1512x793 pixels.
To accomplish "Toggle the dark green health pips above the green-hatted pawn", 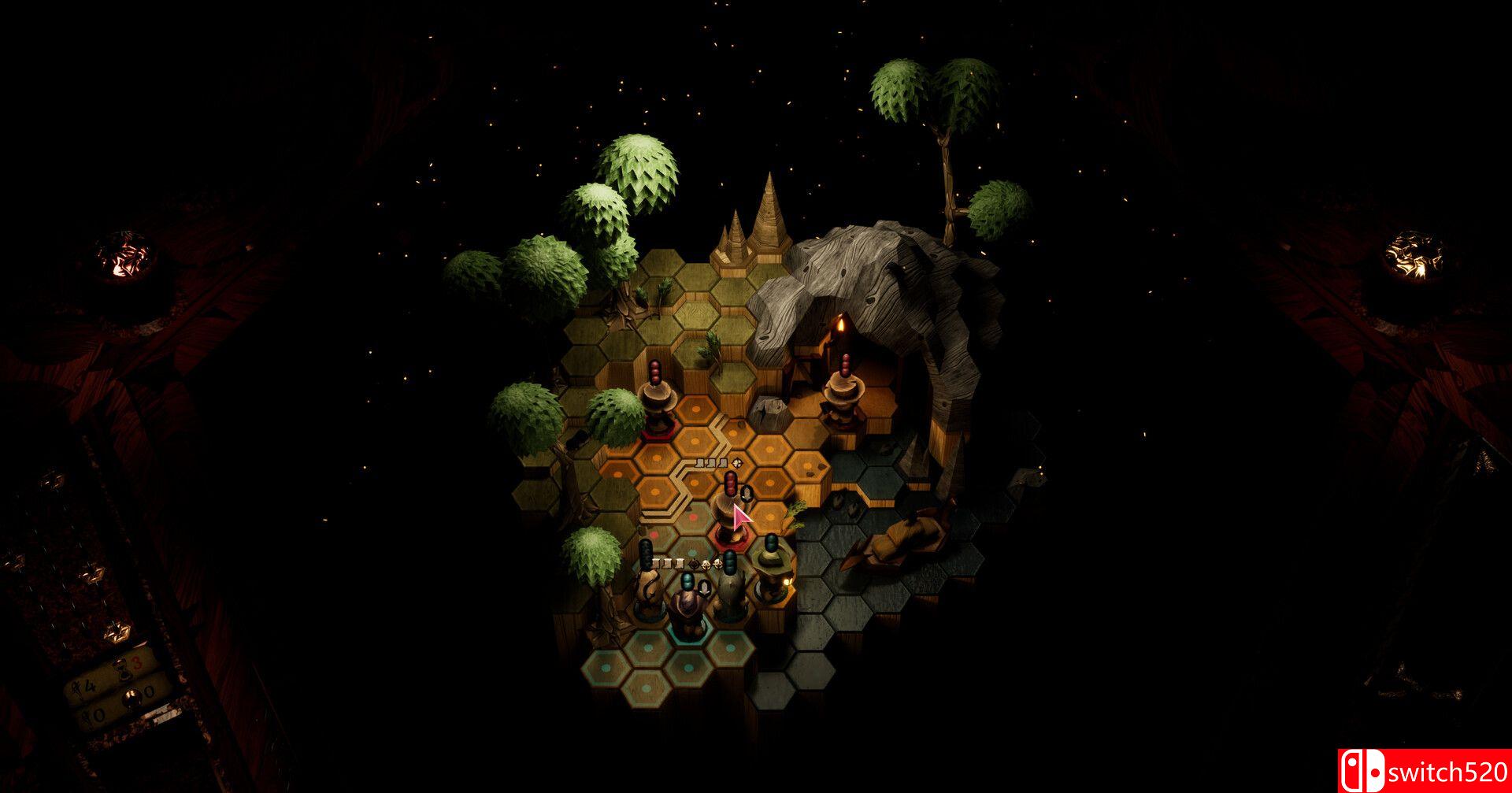I will pyautogui.click(x=770, y=542).
